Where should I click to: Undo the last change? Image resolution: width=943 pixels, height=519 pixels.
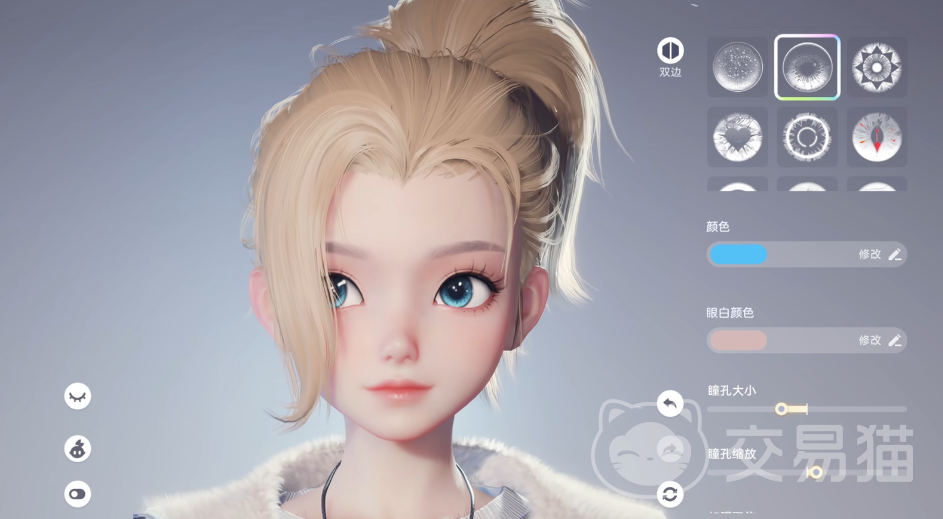point(670,403)
